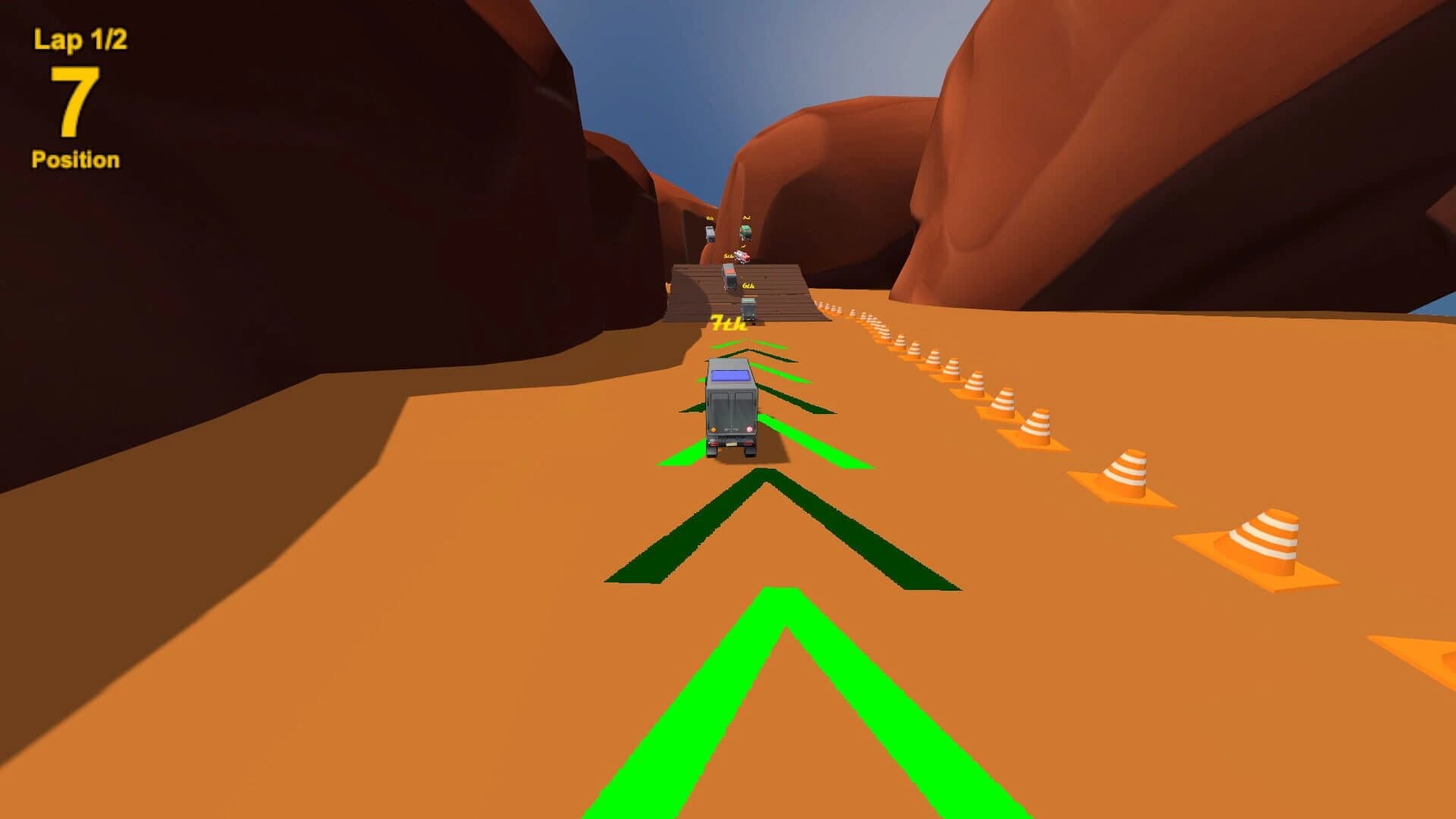Click the 7th place marker text

coord(729,324)
